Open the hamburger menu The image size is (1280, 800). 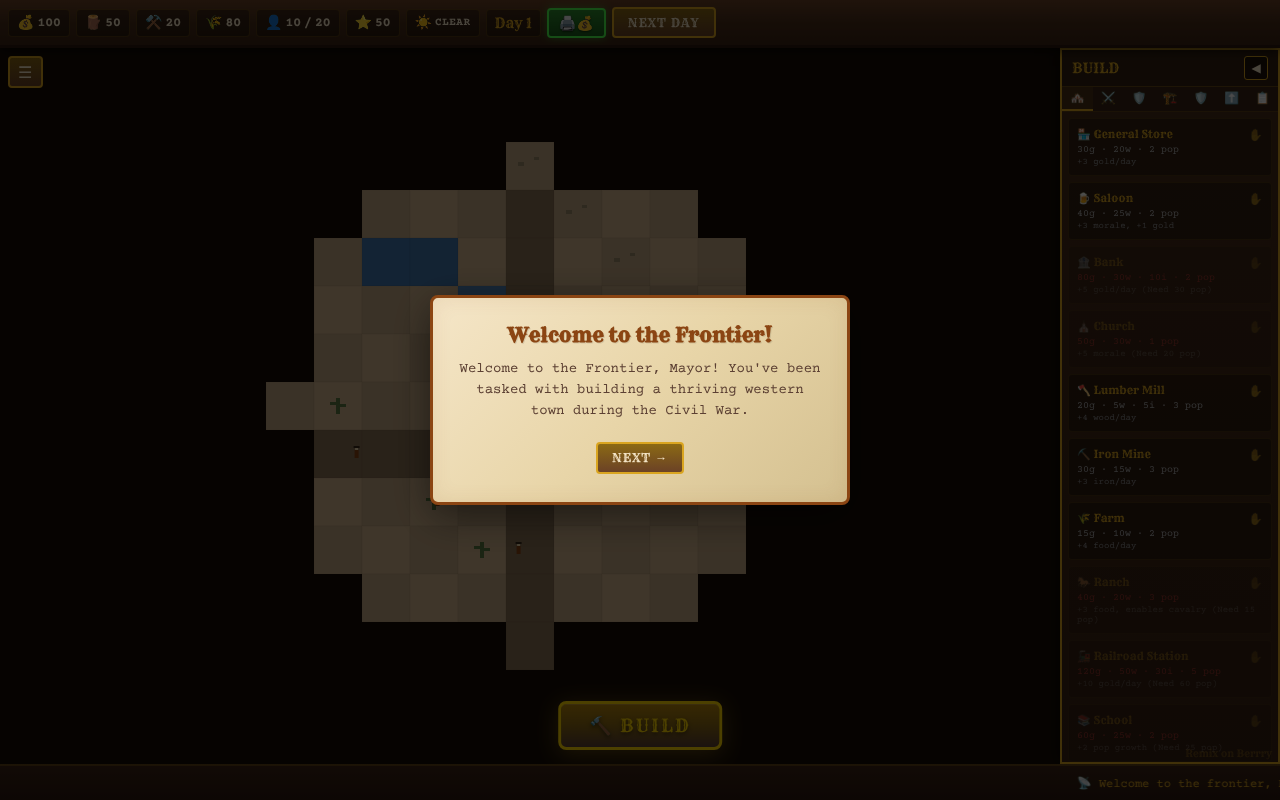[x=25, y=71]
